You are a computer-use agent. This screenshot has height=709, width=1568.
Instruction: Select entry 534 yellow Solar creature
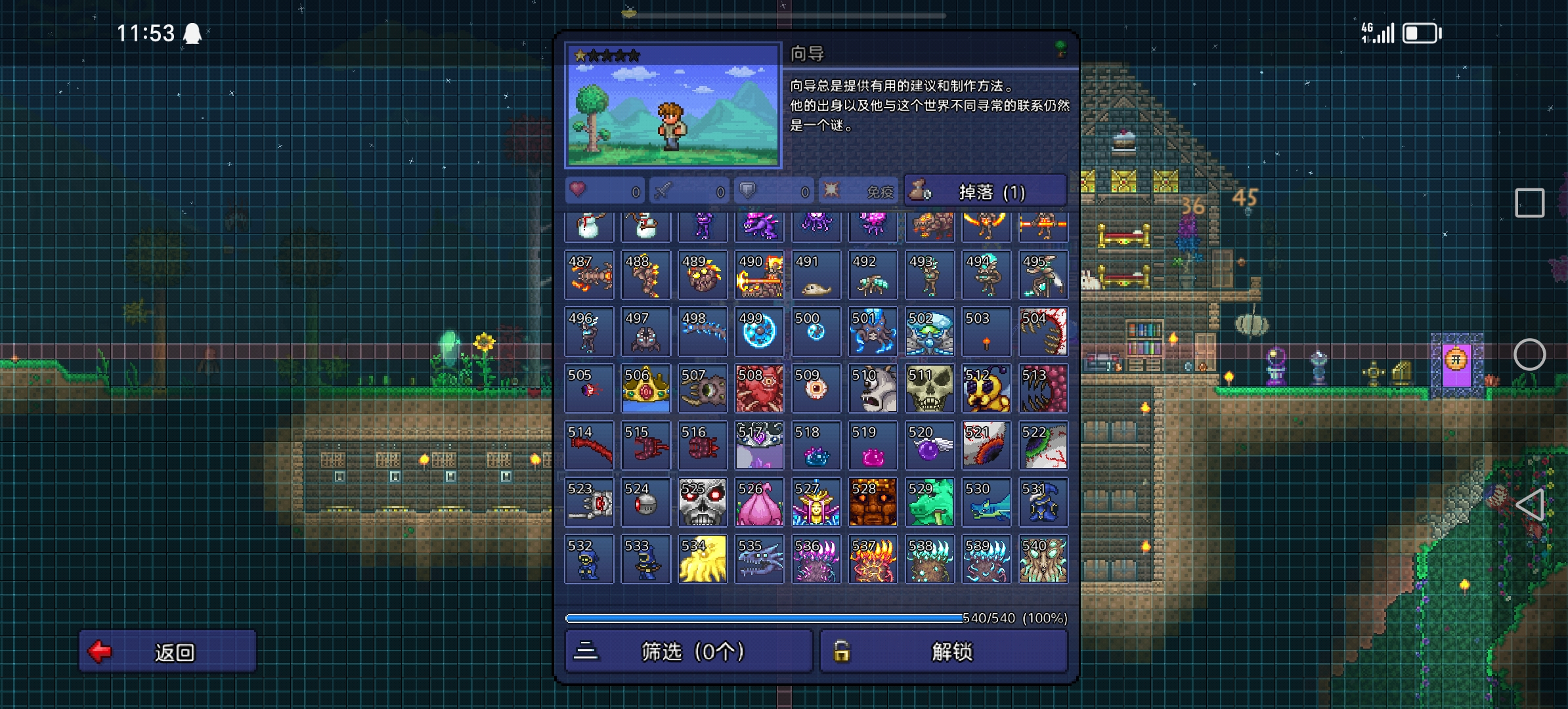point(702,559)
